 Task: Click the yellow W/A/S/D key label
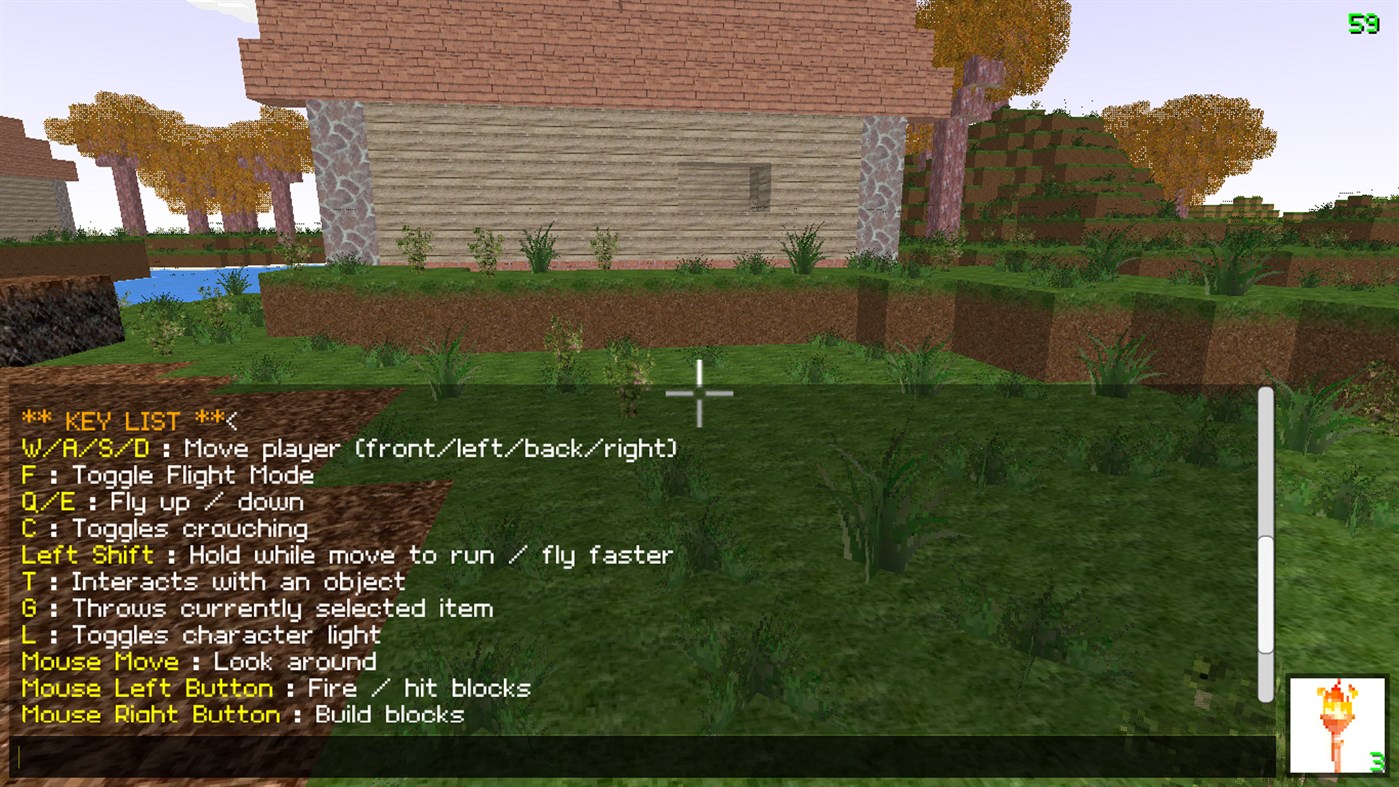85,448
